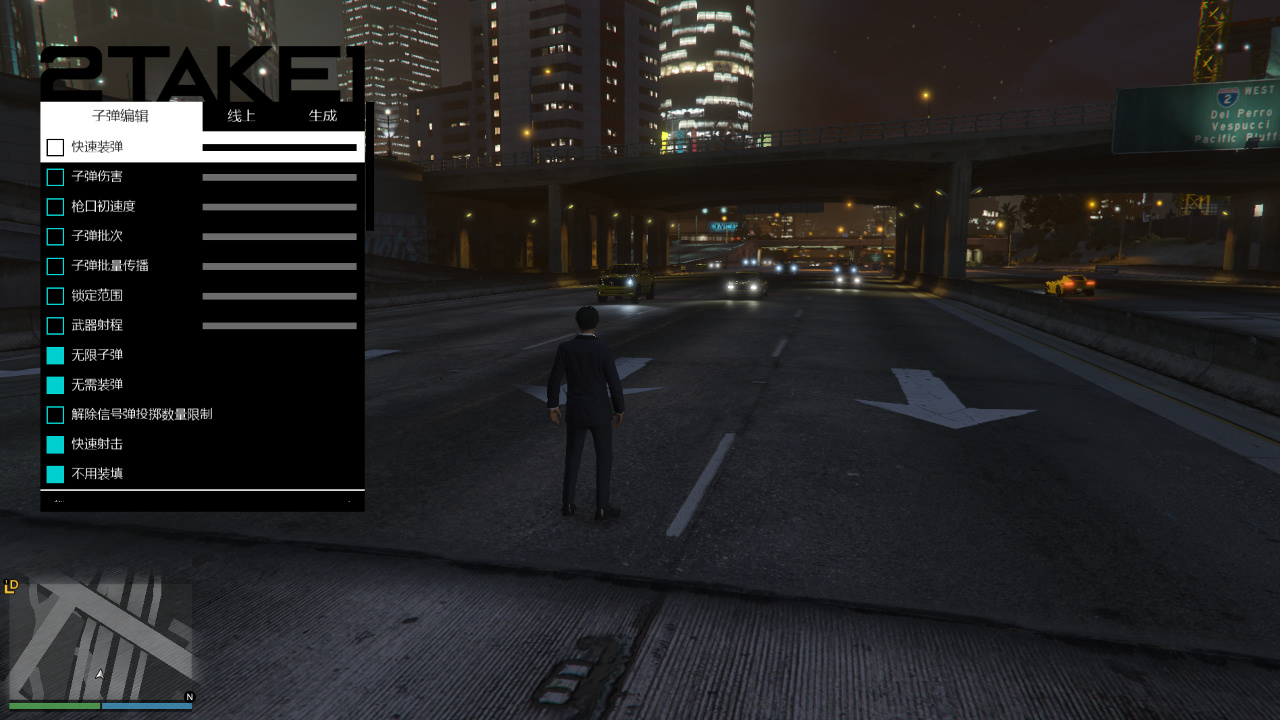
Task: Check the 子弹批次 option box
Action: pyautogui.click(x=55, y=237)
